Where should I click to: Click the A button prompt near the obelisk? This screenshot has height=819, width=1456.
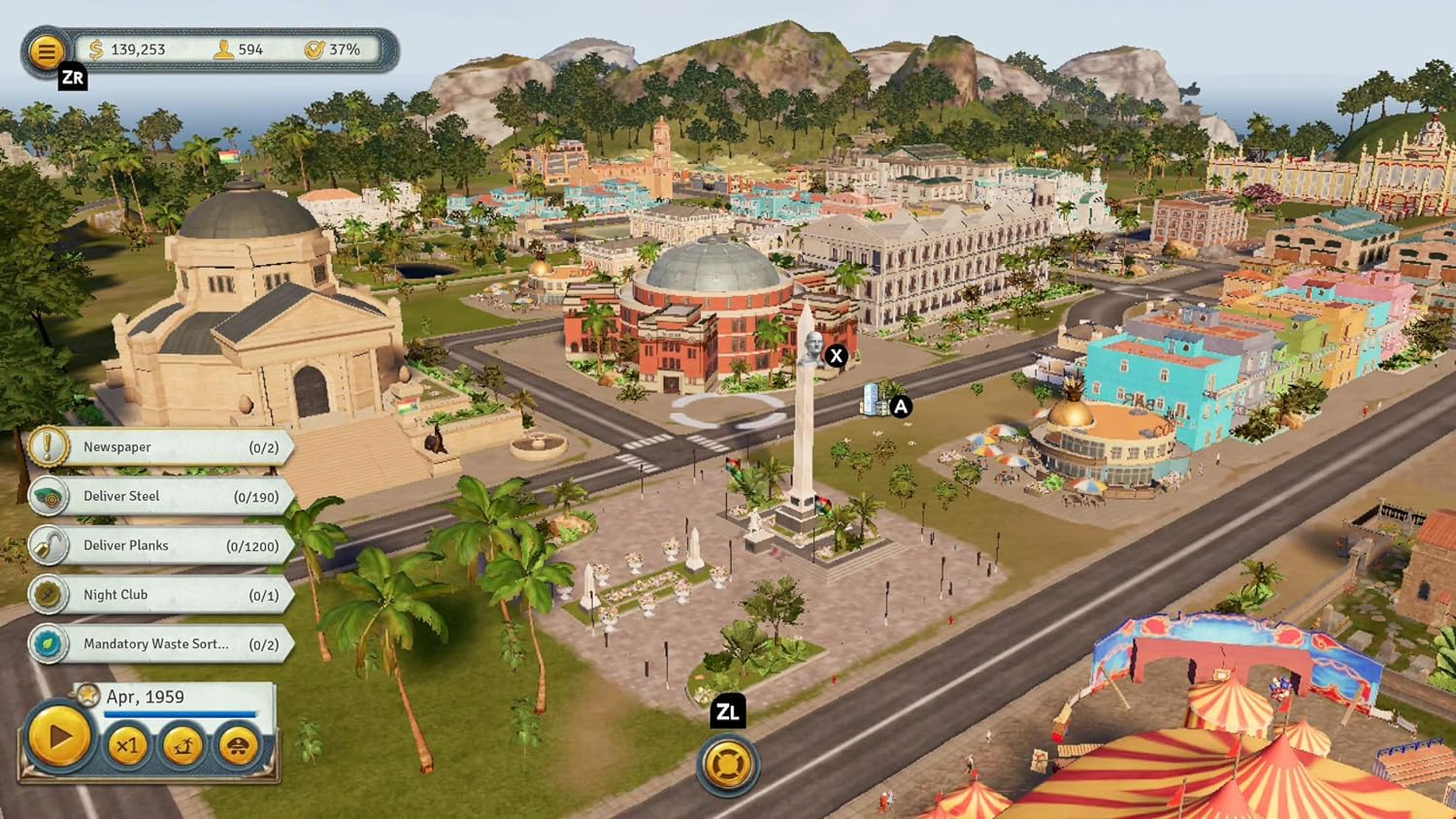coord(900,408)
